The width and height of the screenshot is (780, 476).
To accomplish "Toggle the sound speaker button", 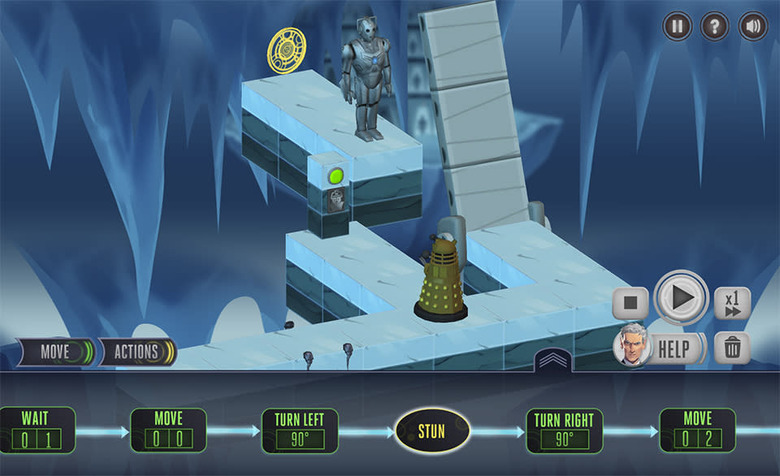I will click(752, 26).
